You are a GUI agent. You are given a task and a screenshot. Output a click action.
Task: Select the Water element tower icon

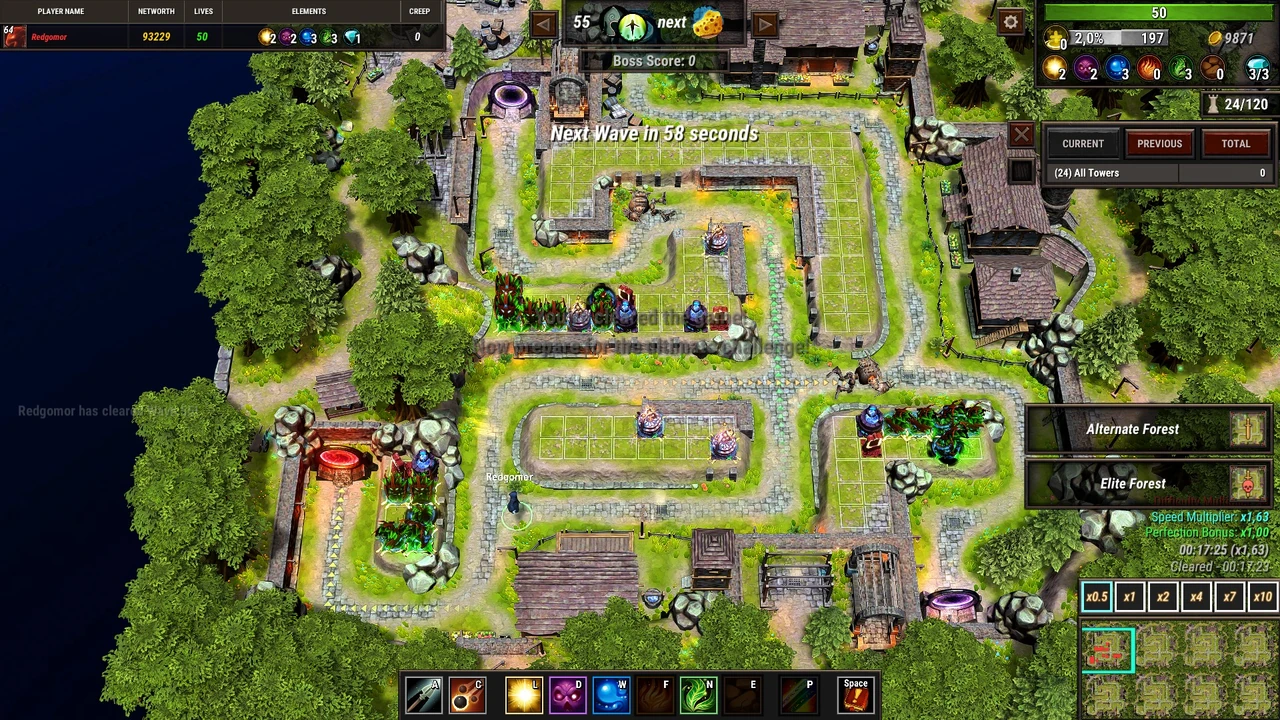pyautogui.click(x=611, y=694)
